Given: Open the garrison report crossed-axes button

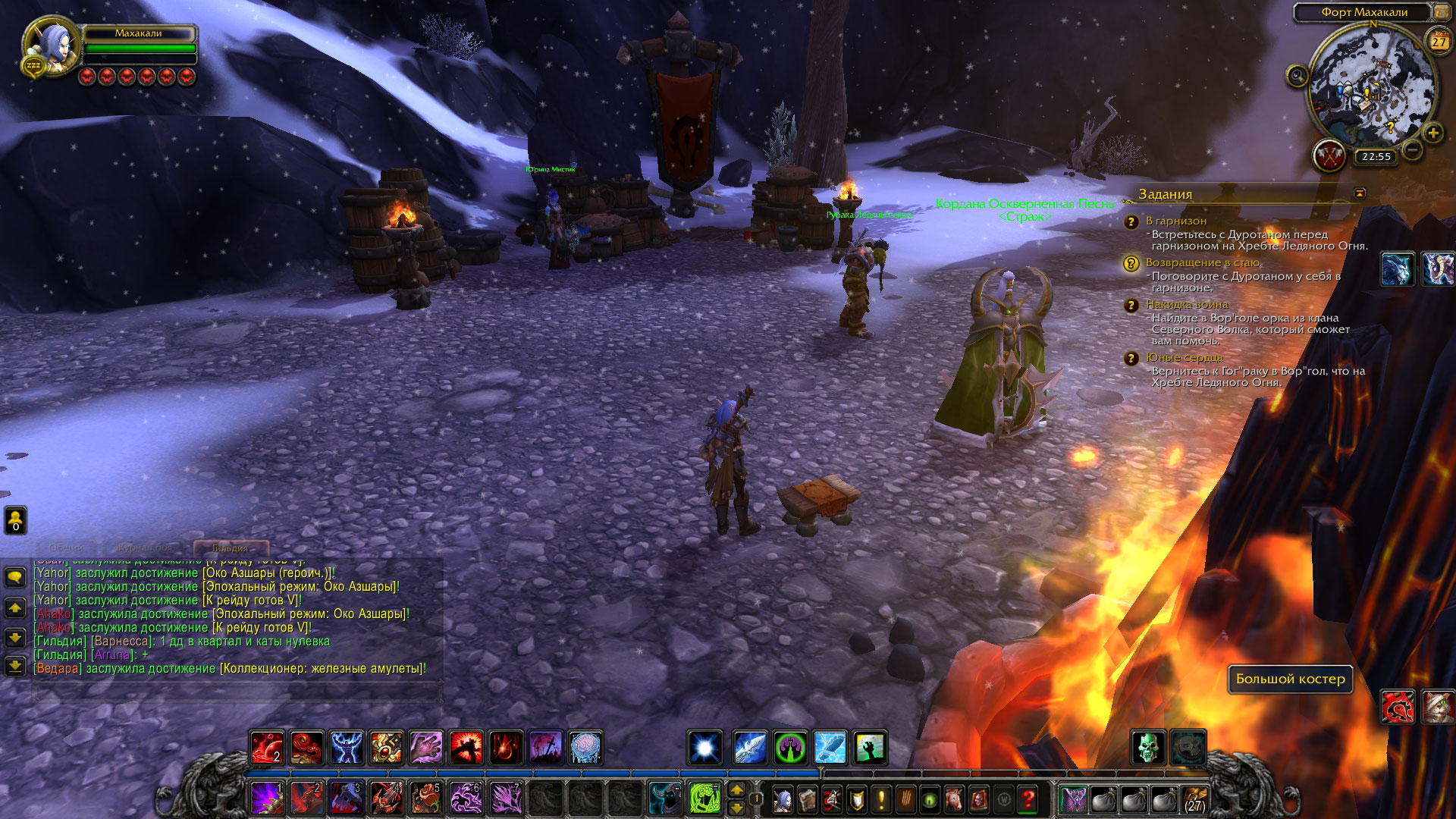Looking at the screenshot, I should [x=1329, y=156].
